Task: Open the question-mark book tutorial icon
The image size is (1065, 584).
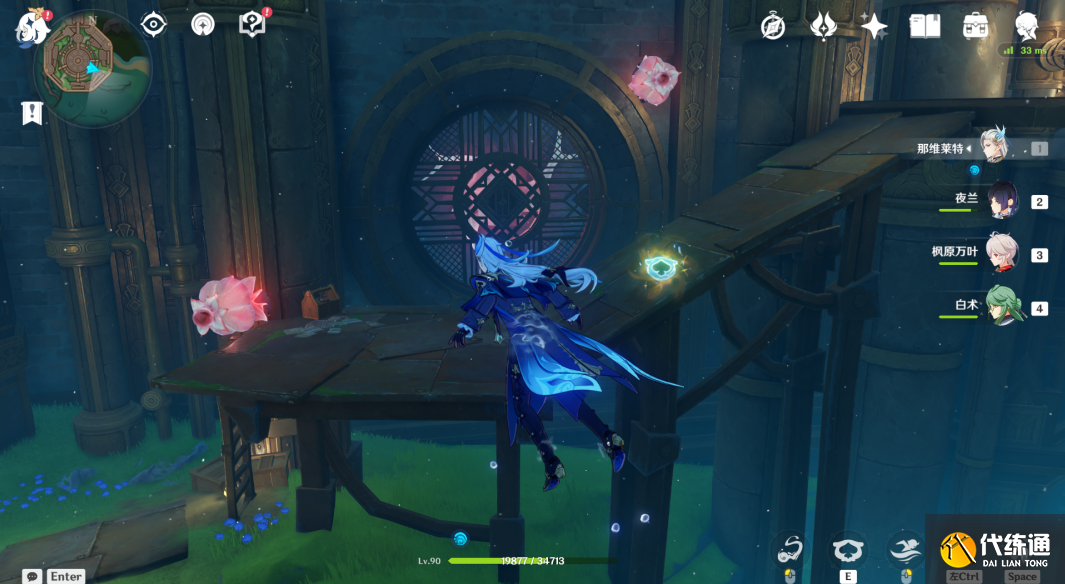Action: point(252,24)
